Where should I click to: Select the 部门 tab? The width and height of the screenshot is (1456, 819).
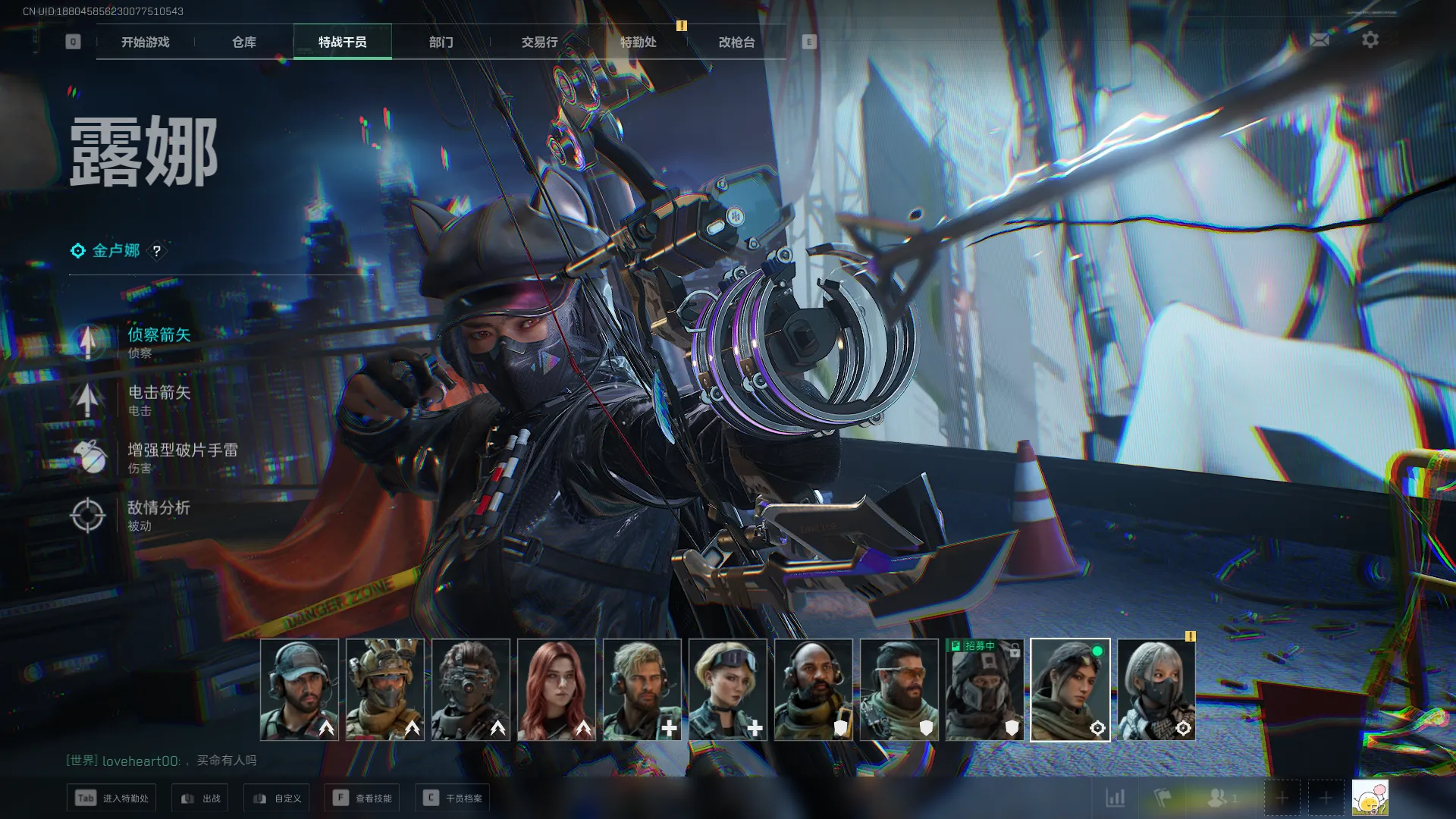click(x=441, y=42)
